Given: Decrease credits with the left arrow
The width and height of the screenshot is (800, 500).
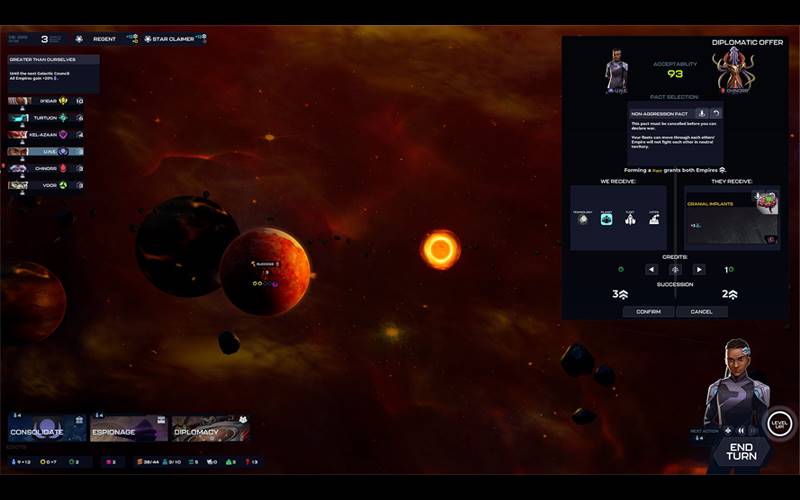Looking at the screenshot, I should (651, 269).
